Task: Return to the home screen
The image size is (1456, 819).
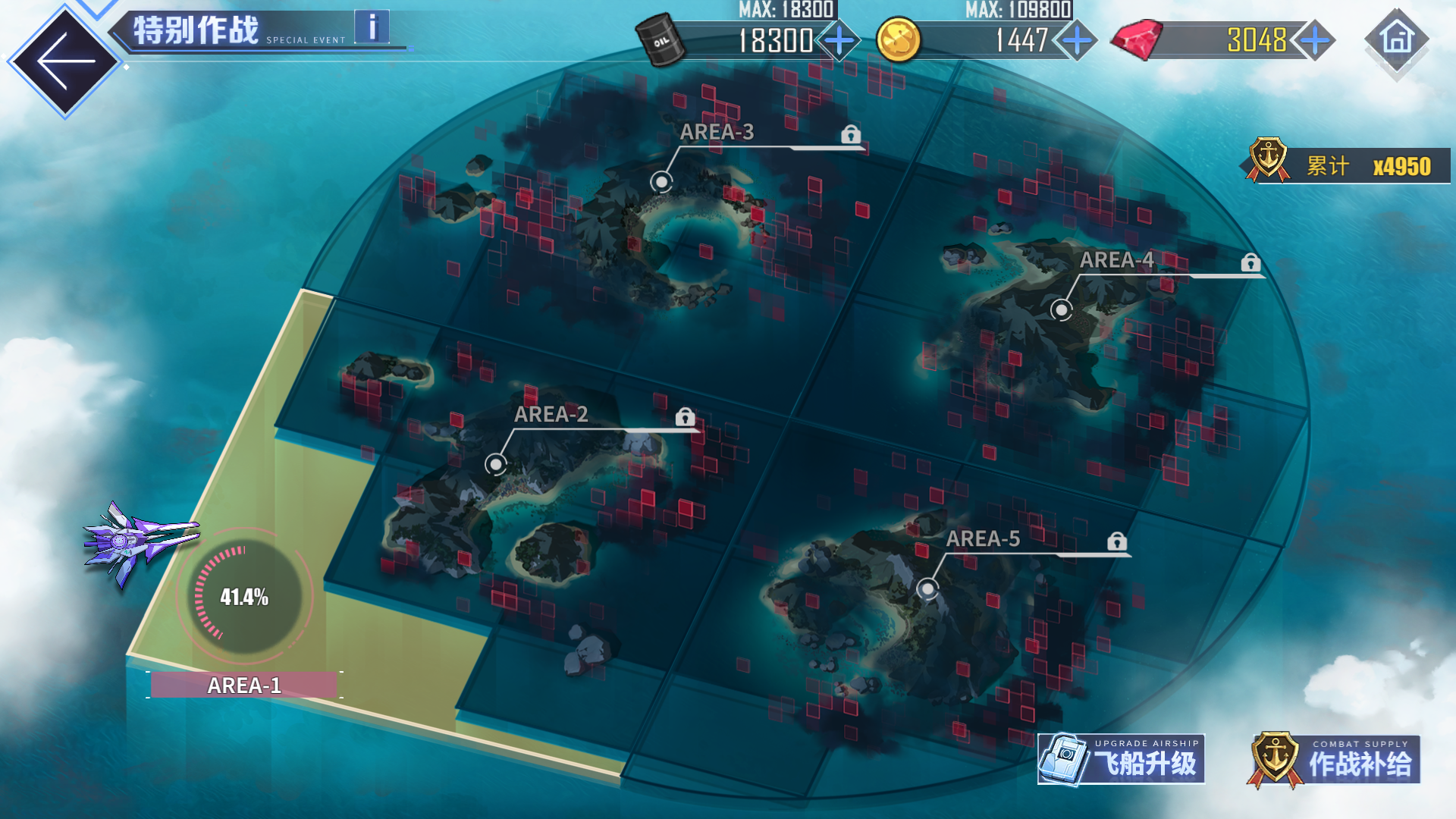Action: 1397,39
